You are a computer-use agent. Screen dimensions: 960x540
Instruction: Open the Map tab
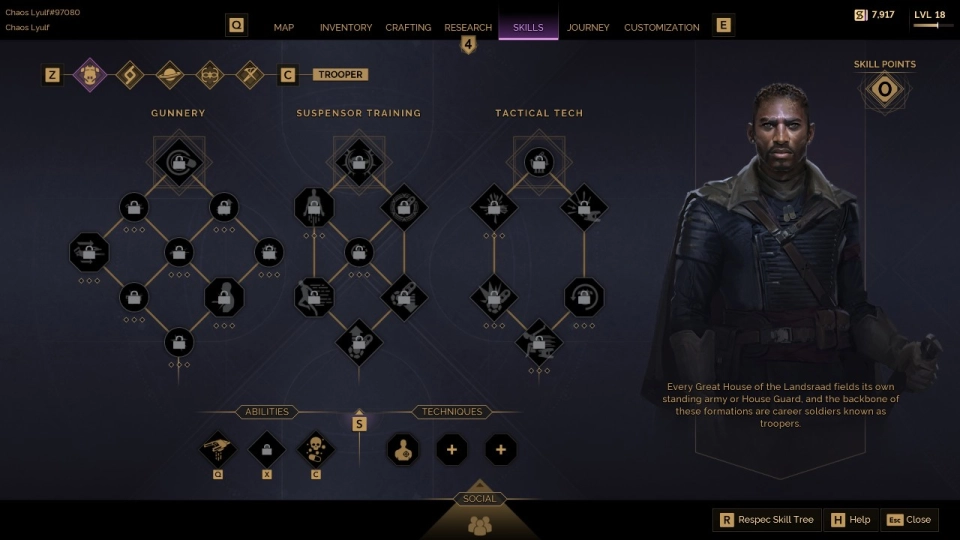(x=284, y=27)
